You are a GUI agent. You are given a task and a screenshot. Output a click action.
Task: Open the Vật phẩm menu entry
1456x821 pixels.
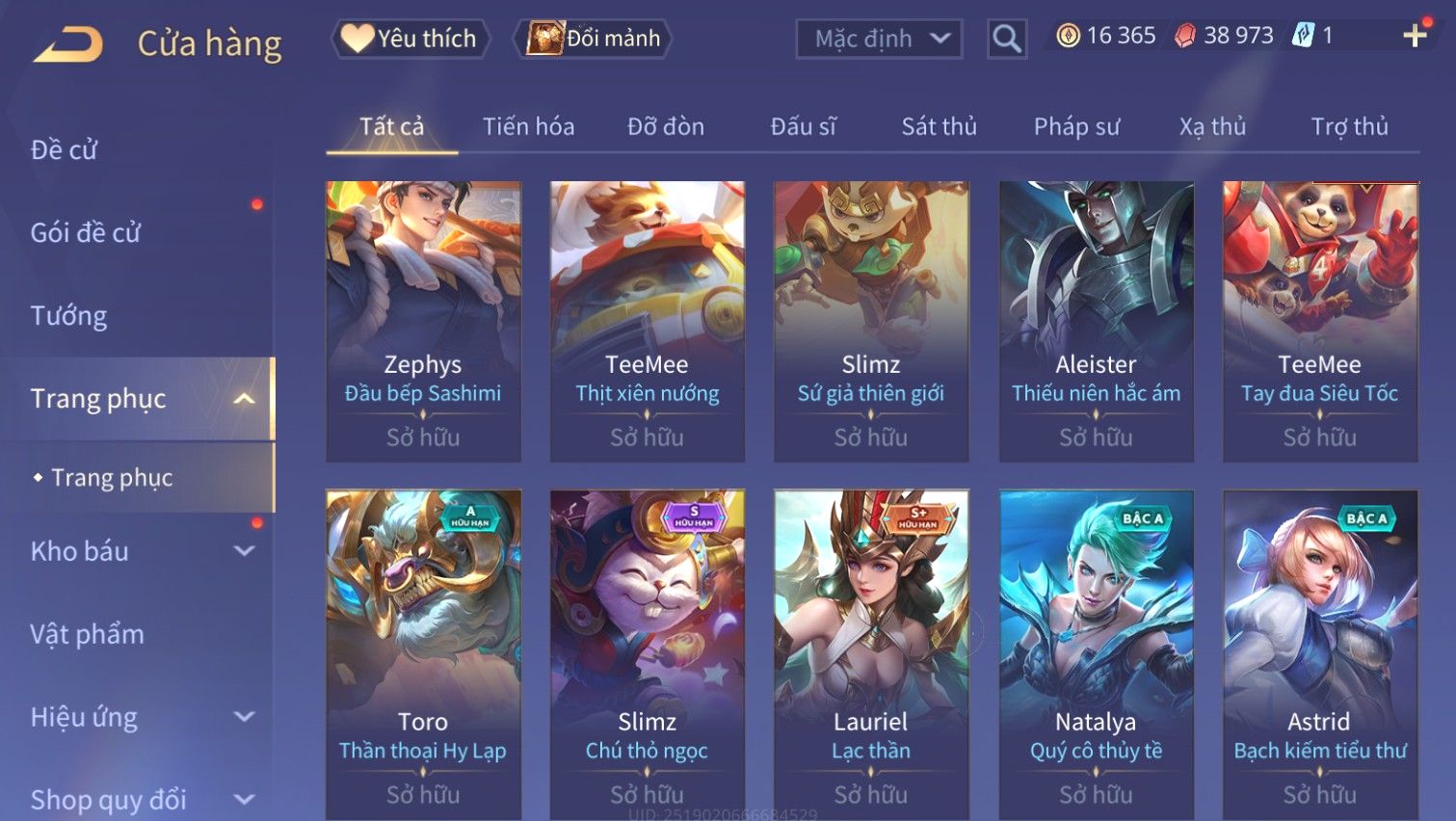pyautogui.click(x=87, y=634)
